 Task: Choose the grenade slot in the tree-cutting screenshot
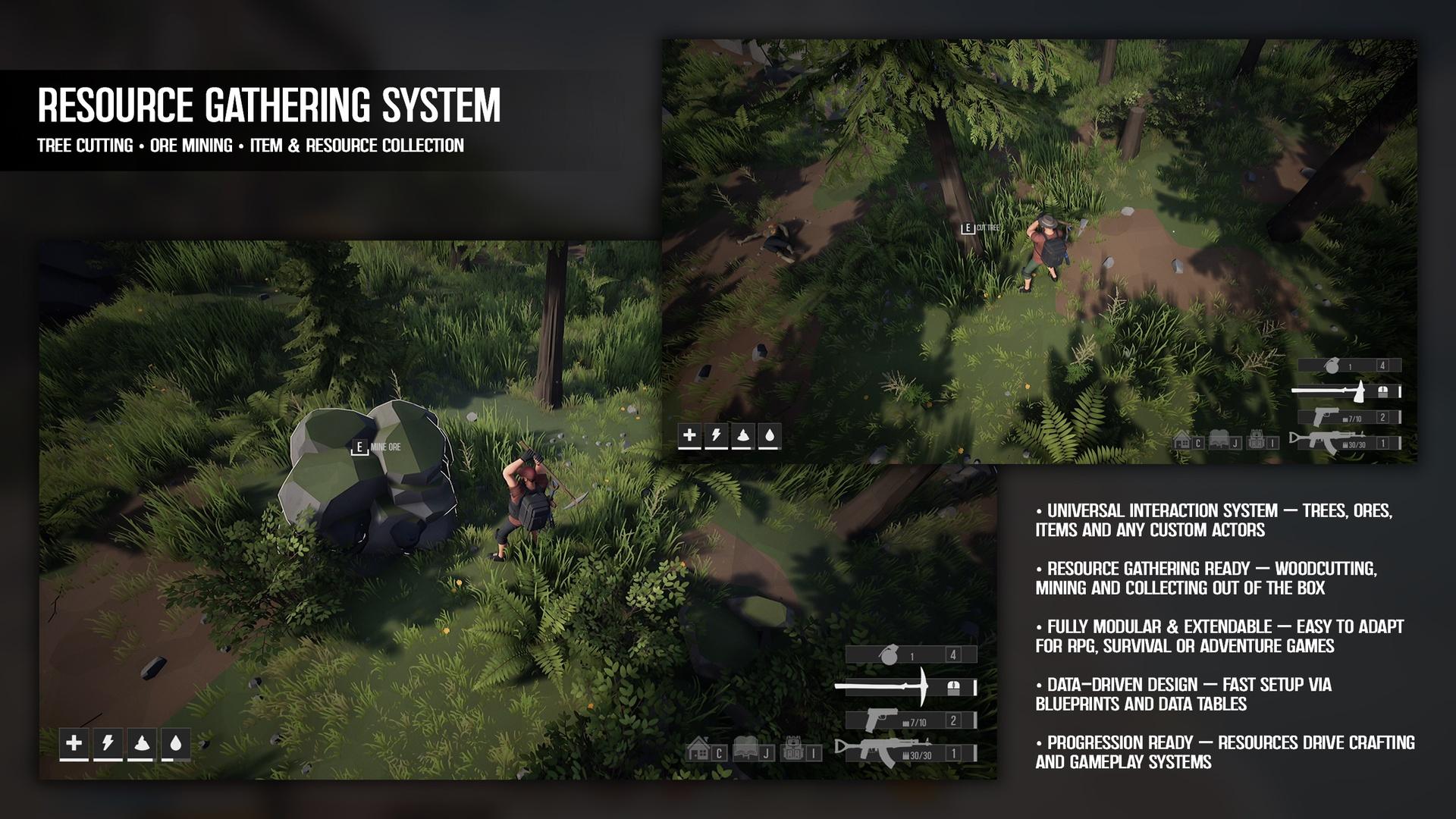[x=1348, y=366]
